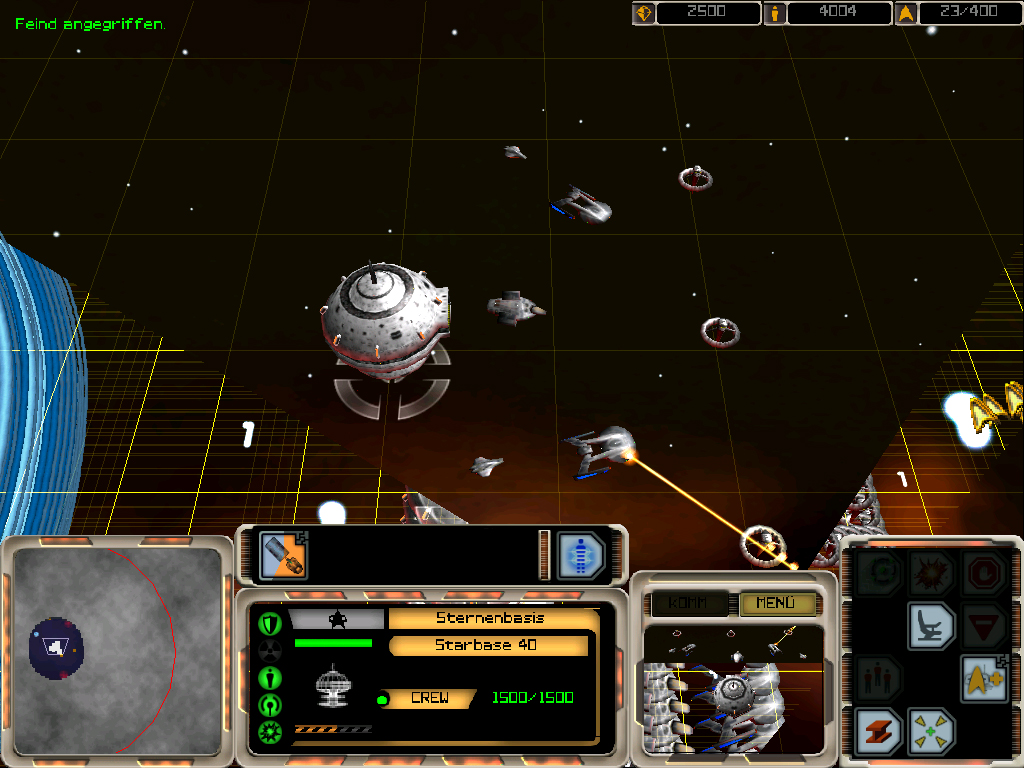Click the green circular command icon
Image resolution: width=1024 pixels, height=768 pixels.
pyautogui.click(x=878, y=574)
